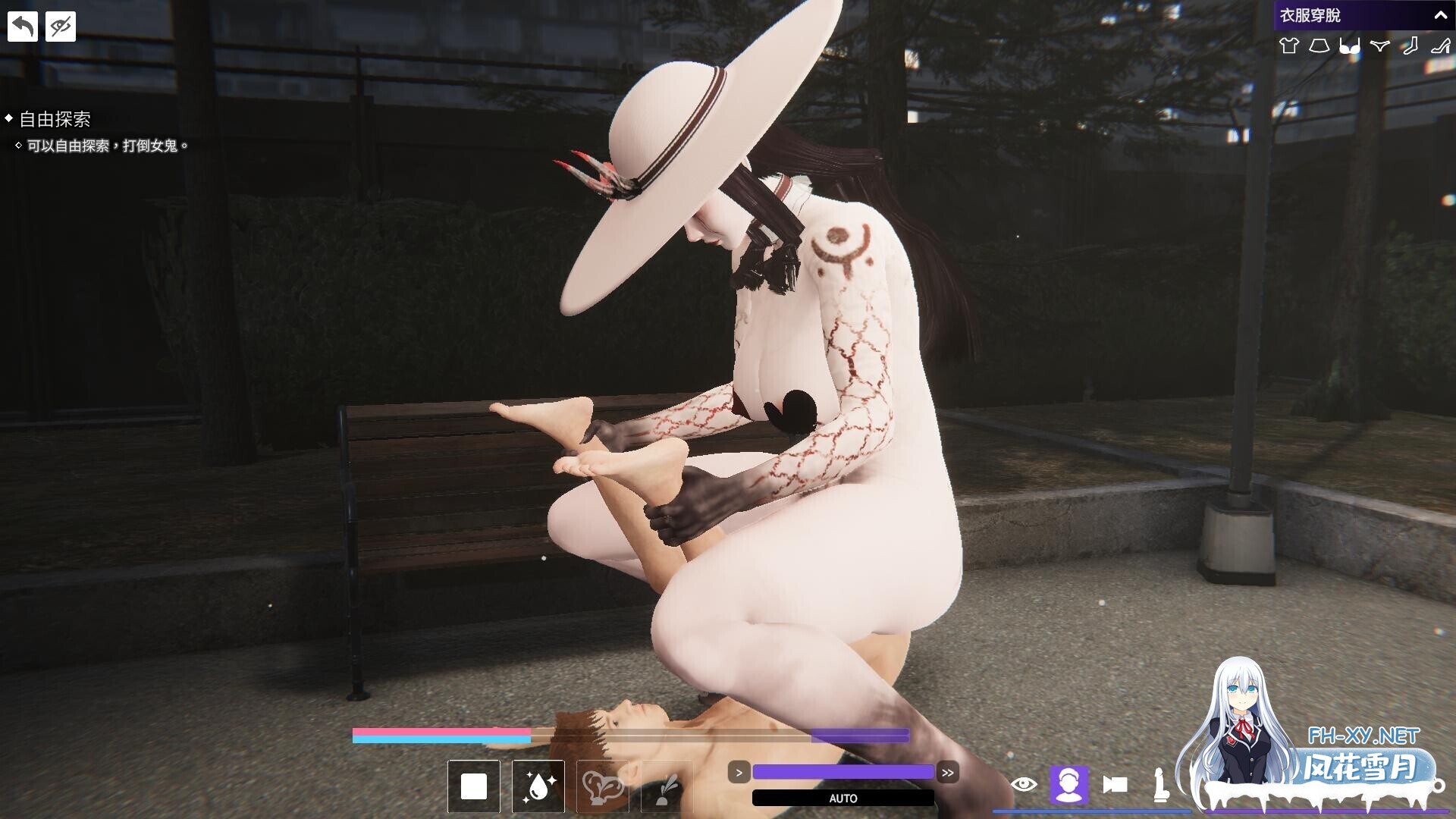This screenshot has height=819, width=1456.
Task: Toggle the hide-UI crossed-eye button top left
Action: click(x=61, y=25)
